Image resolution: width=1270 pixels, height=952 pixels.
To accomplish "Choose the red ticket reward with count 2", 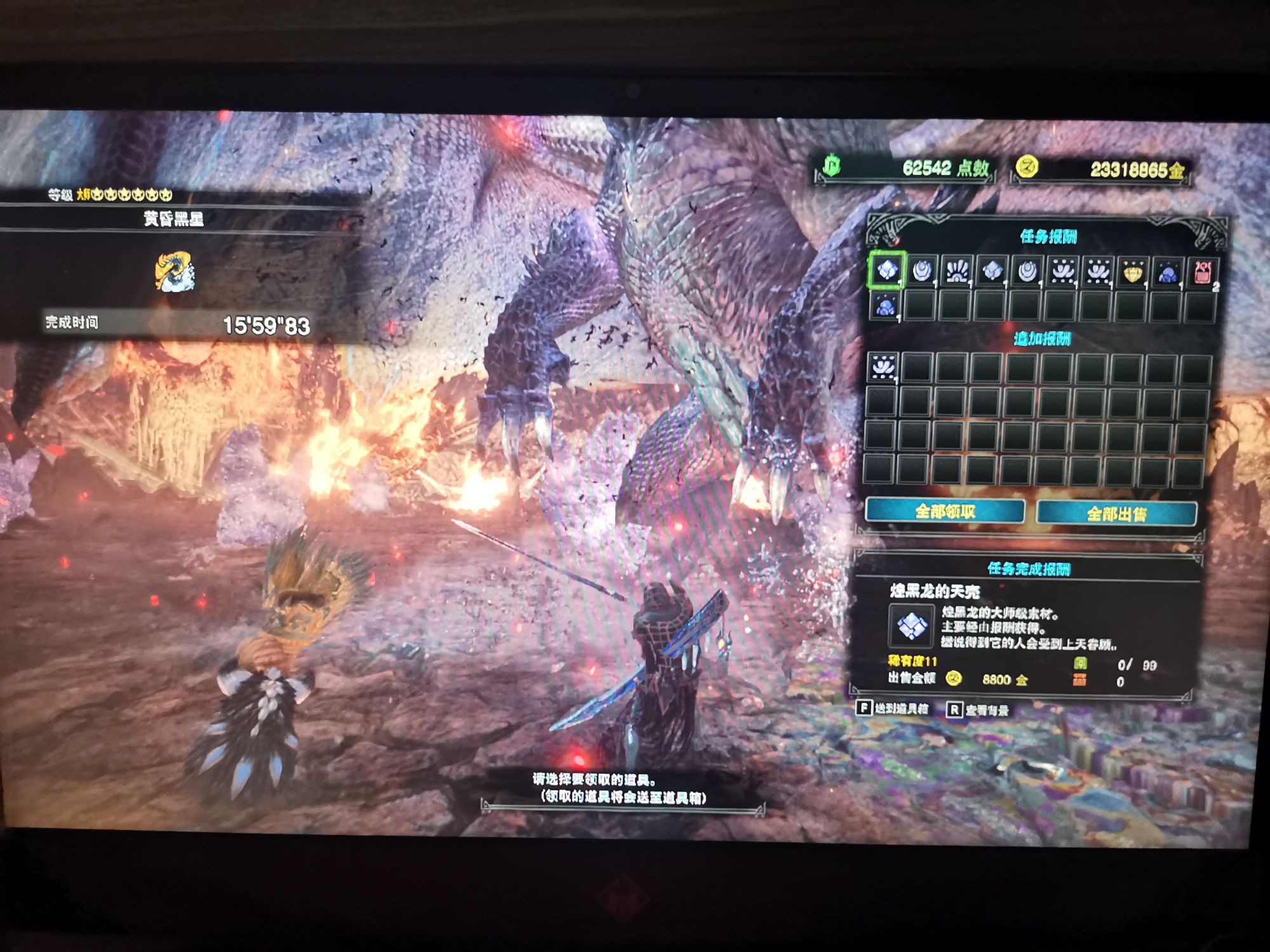I will coord(1202,273).
